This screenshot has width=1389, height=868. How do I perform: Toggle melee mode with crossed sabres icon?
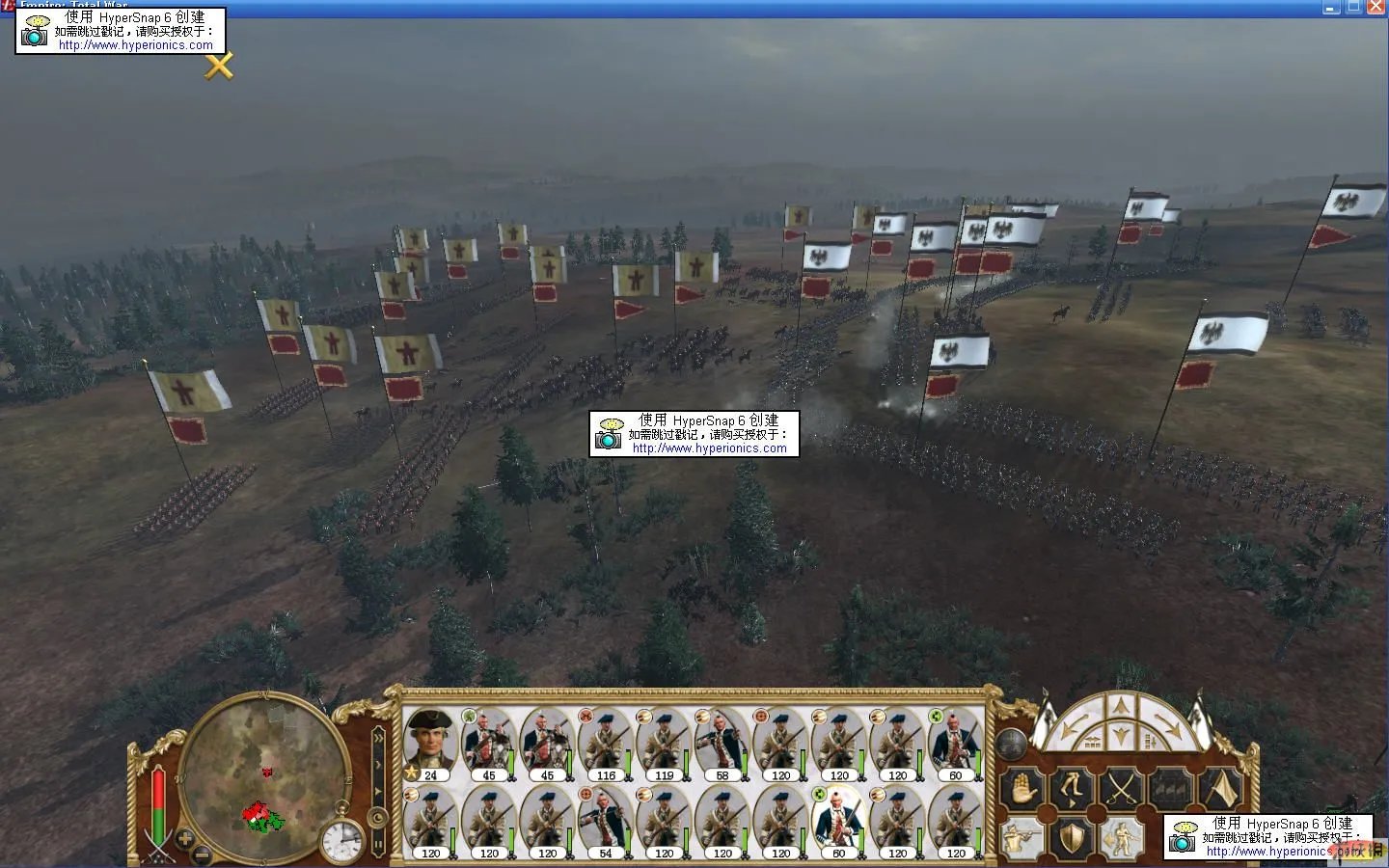1122,789
